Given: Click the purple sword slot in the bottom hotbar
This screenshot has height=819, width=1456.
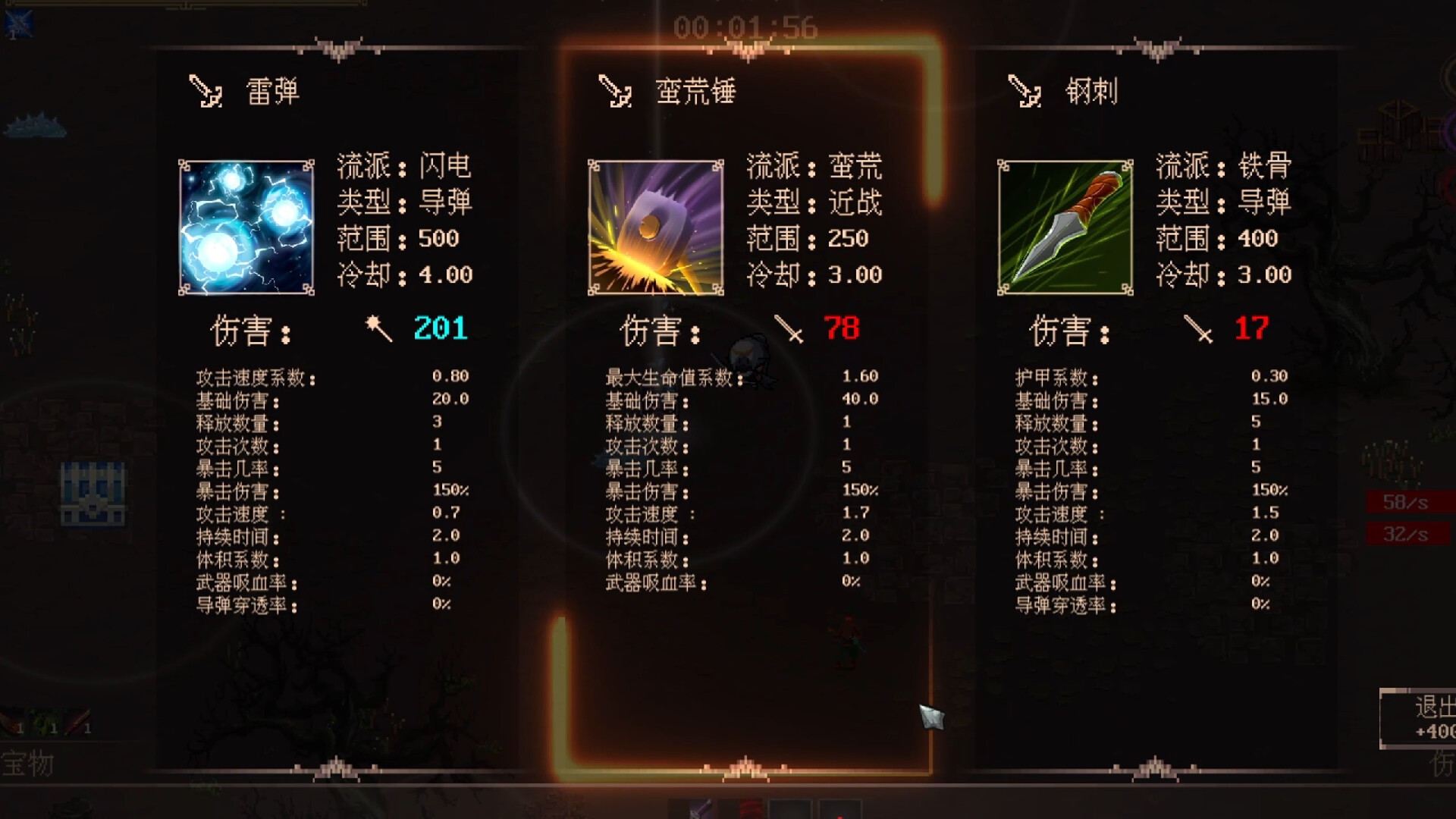Looking at the screenshot, I should (x=694, y=811).
